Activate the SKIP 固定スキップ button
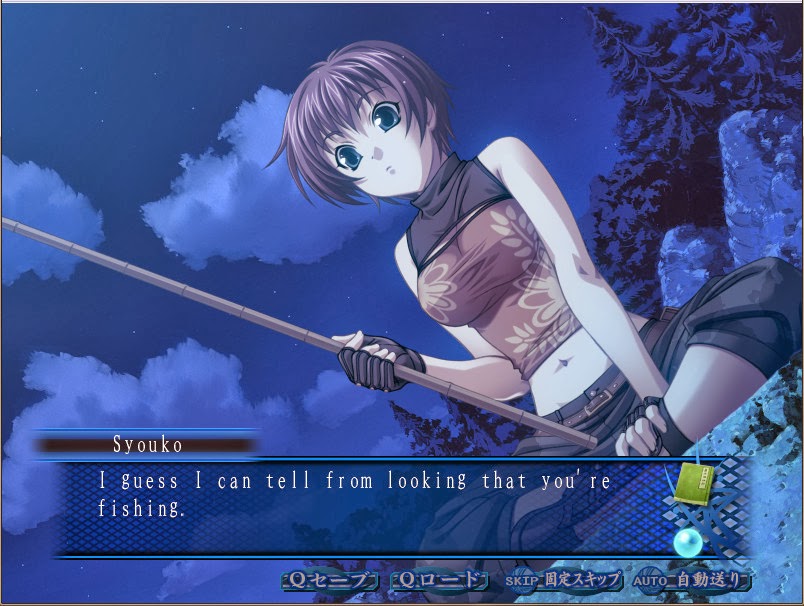This screenshot has height=606, width=804. coord(562,580)
